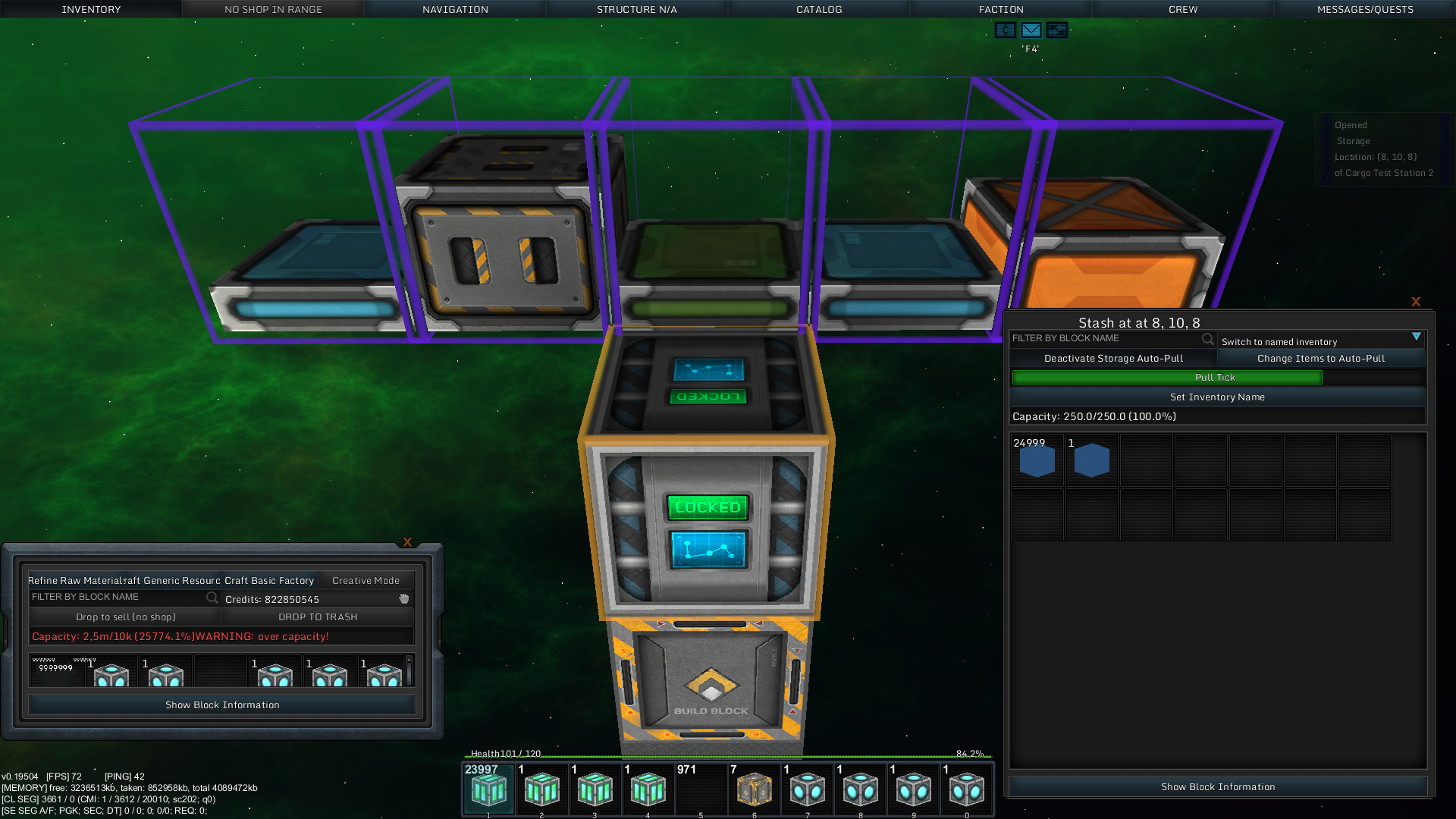
Task: Deactivate Storage Auto-Pull
Action: 1113,358
